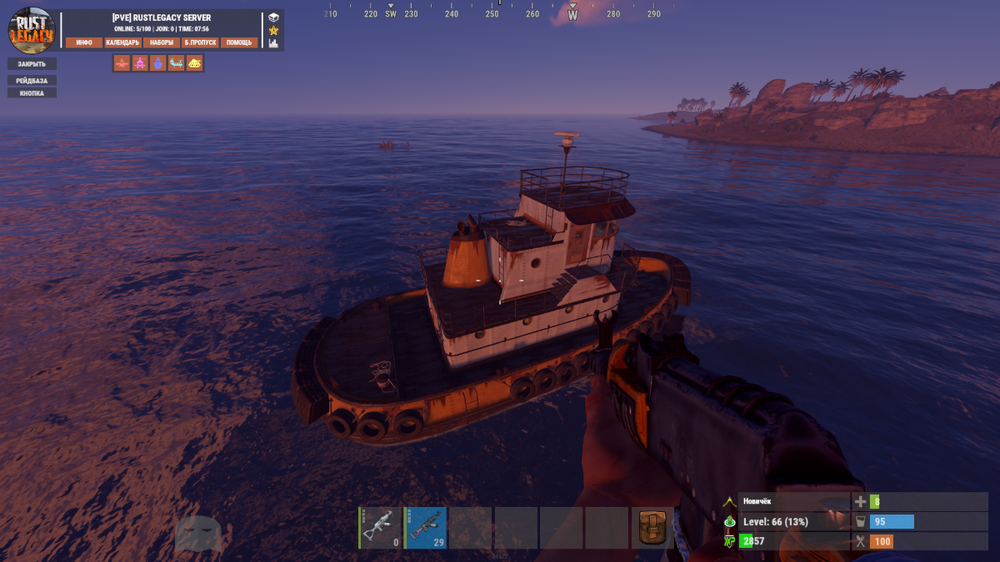Click the РЕЙДБАЗА button
Viewport: 1000px width, 562px height.
click(x=32, y=80)
